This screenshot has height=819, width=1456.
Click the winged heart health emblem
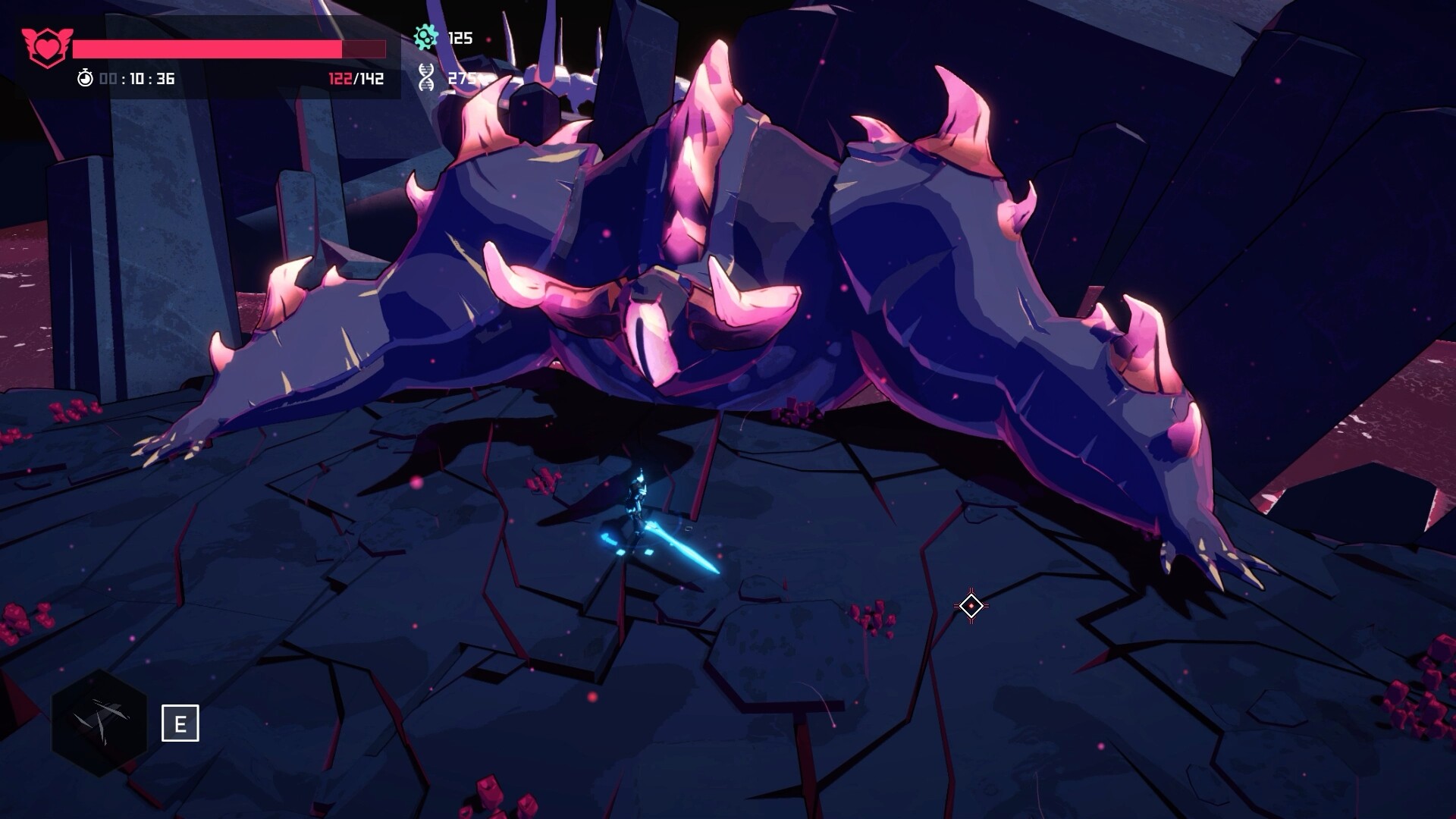pos(46,47)
